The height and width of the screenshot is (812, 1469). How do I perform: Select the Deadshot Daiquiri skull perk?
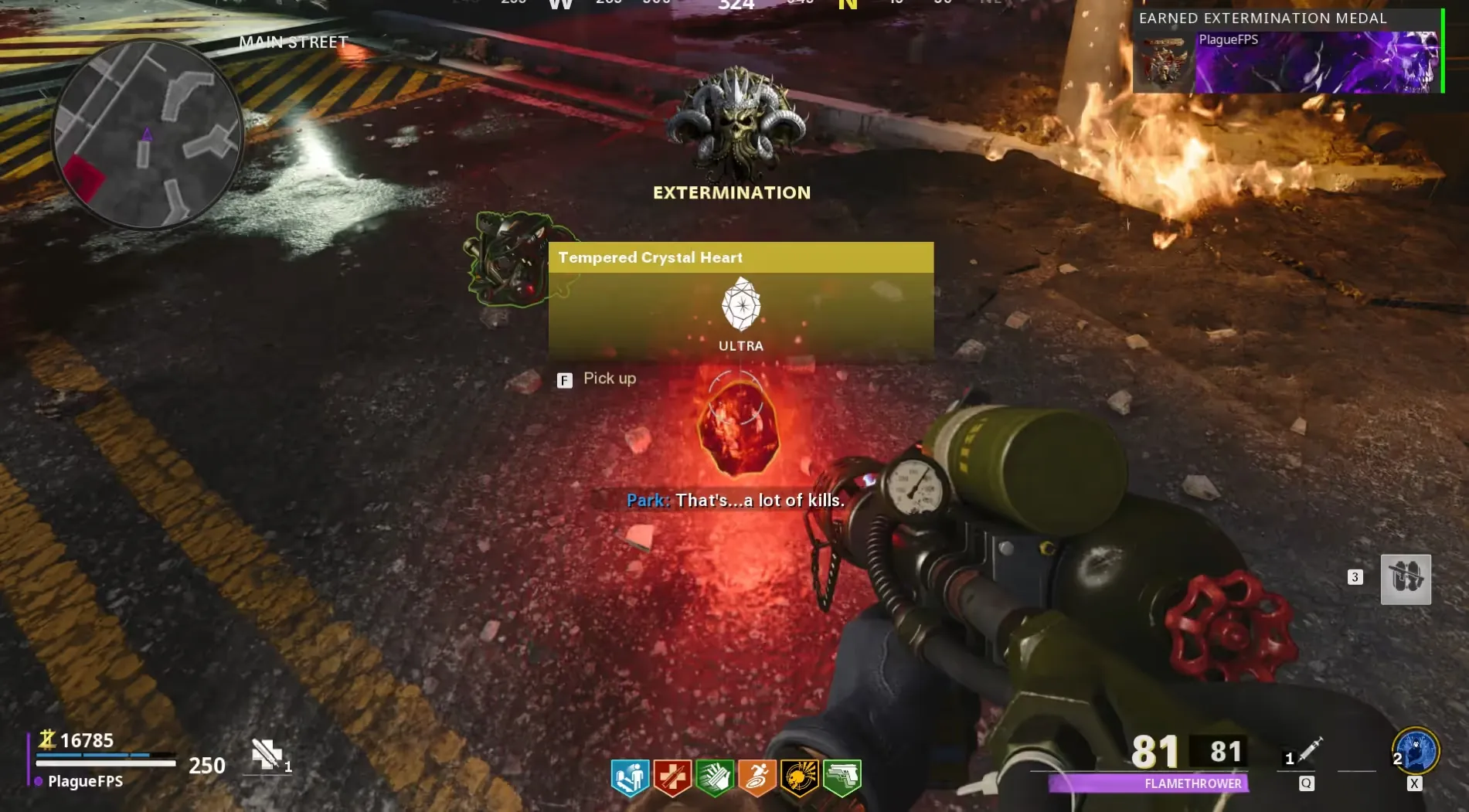coord(800,776)
